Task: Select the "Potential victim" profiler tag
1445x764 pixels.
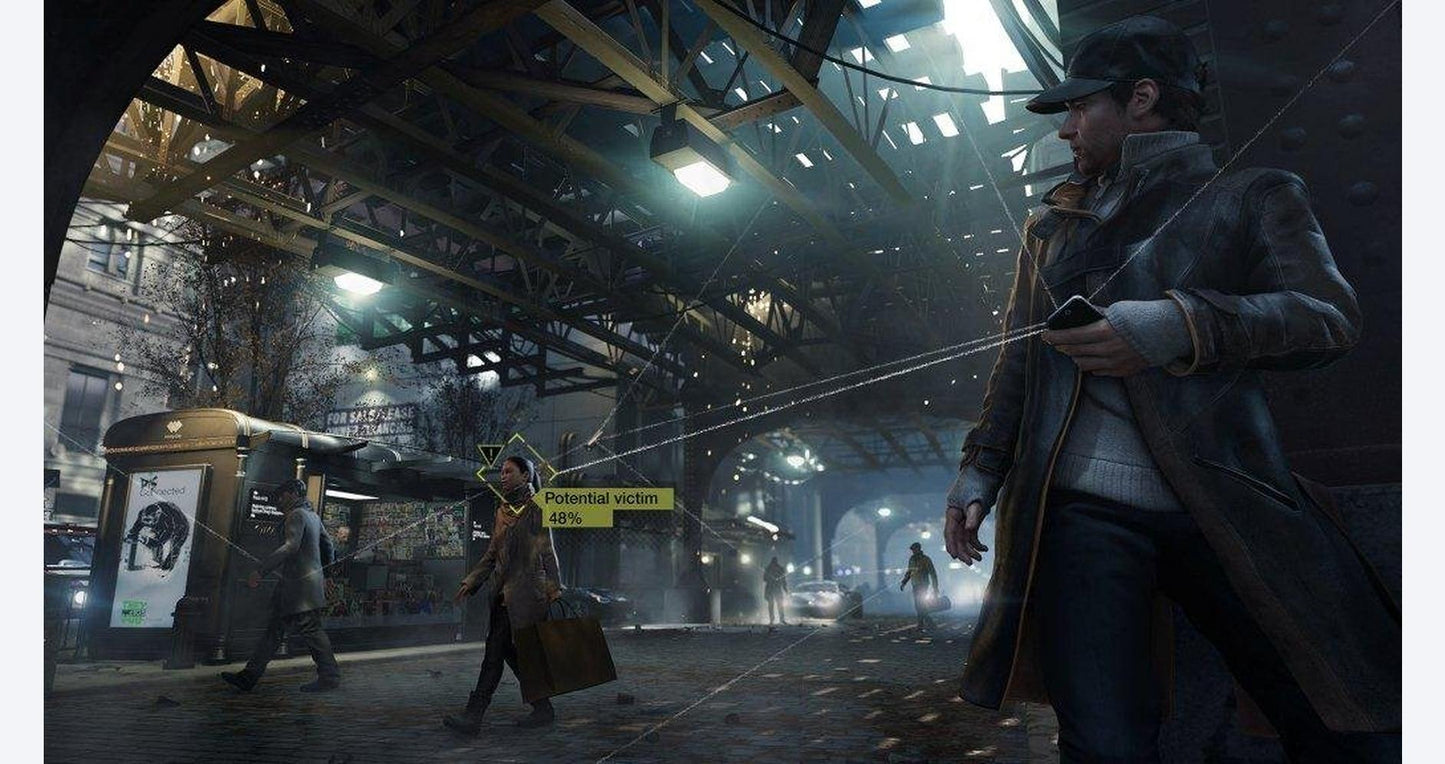Action: pos(604,498)
